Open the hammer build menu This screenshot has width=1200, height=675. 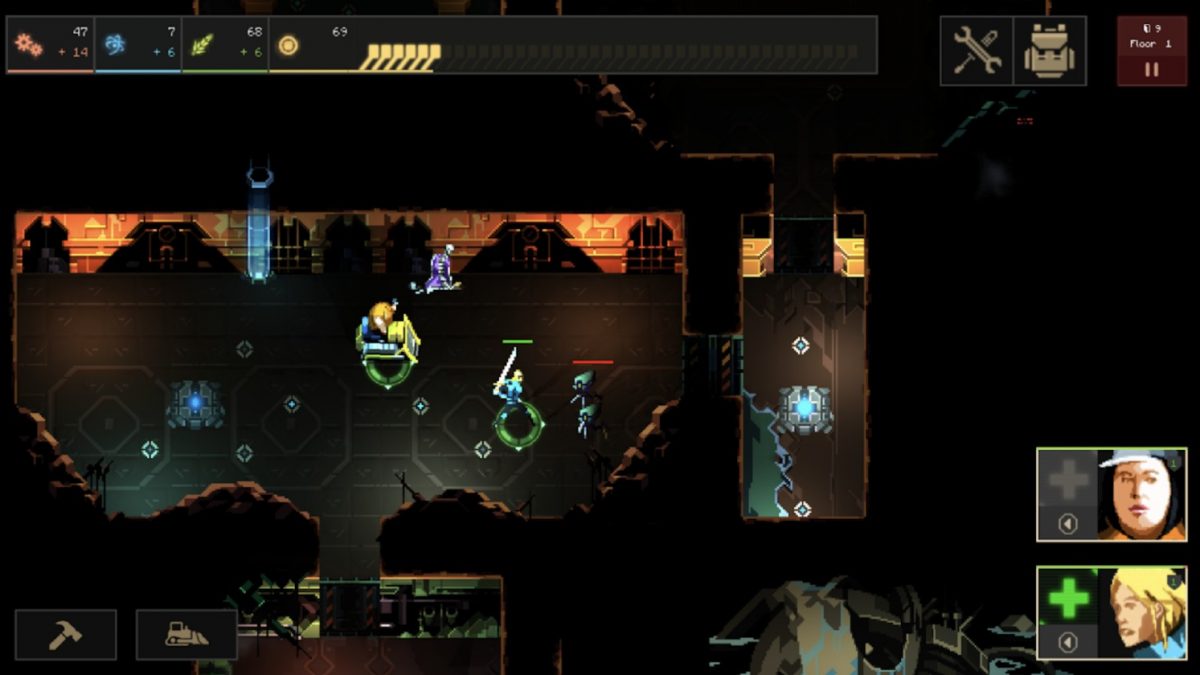click(x=65, y=635)
